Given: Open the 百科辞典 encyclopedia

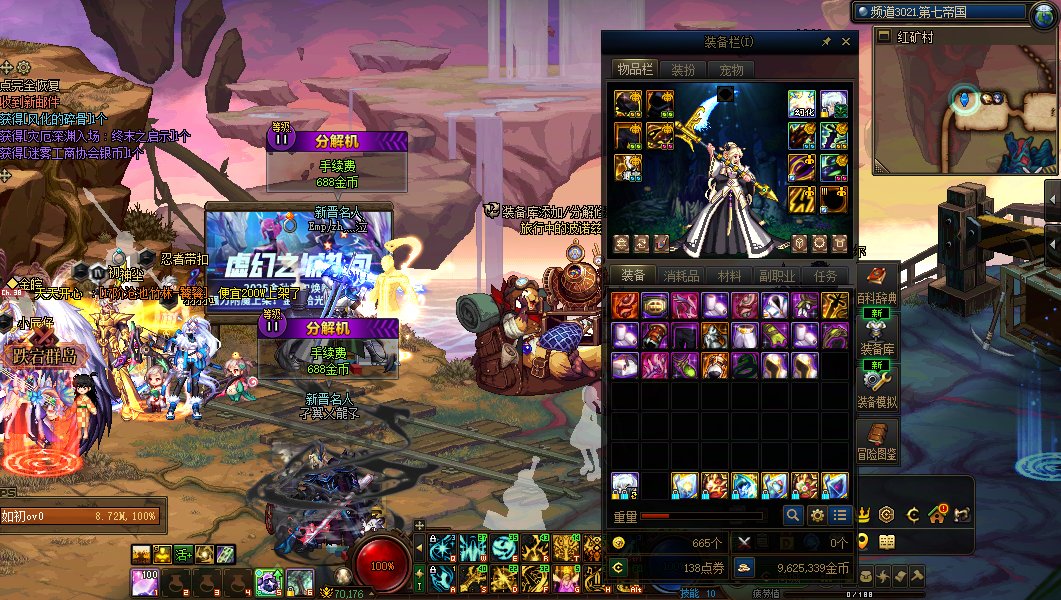Looking at the screenshot, I should point(877,285).
